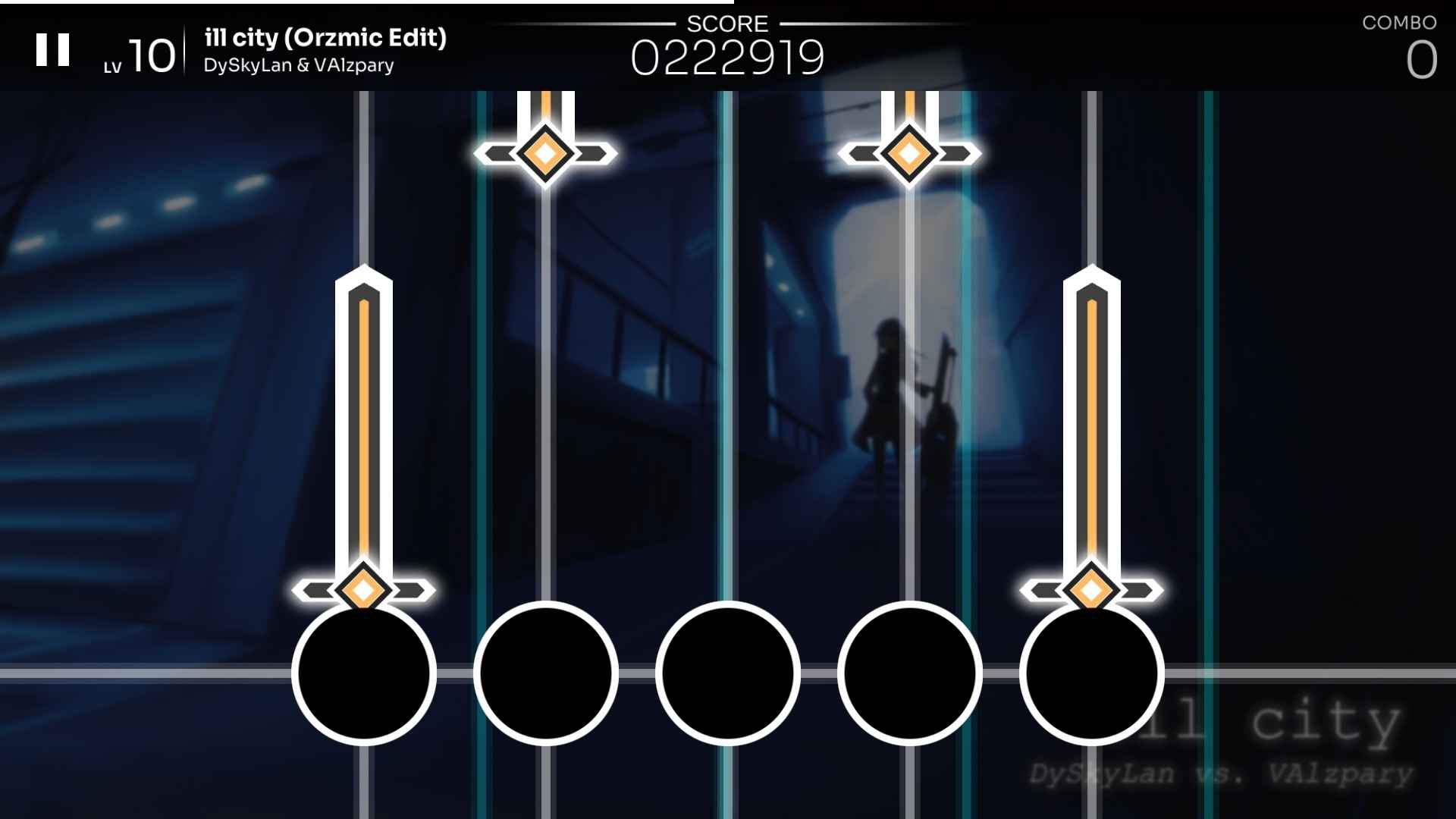Tap the diamond note on the fourth lane
The width and height of the screenshot is (1456, 819).
[908, 154]
